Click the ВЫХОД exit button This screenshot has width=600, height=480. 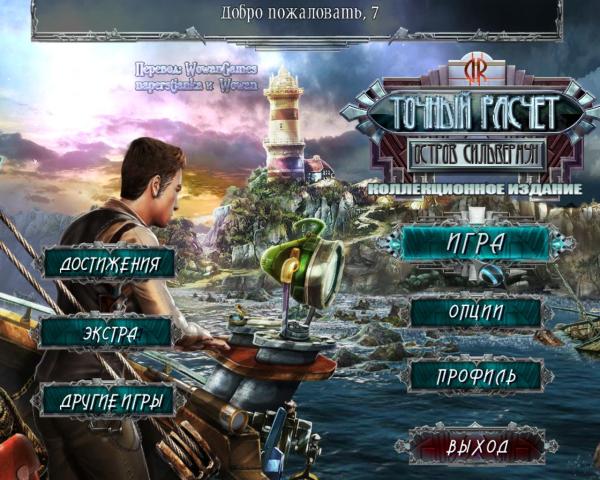click(x=477, y=445)
